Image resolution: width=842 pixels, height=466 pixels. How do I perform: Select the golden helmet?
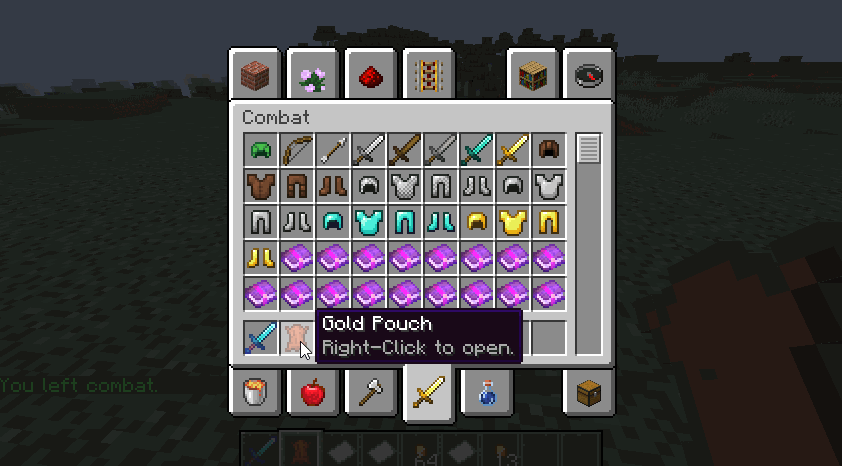pyautogui.click(x=477, y=222)
